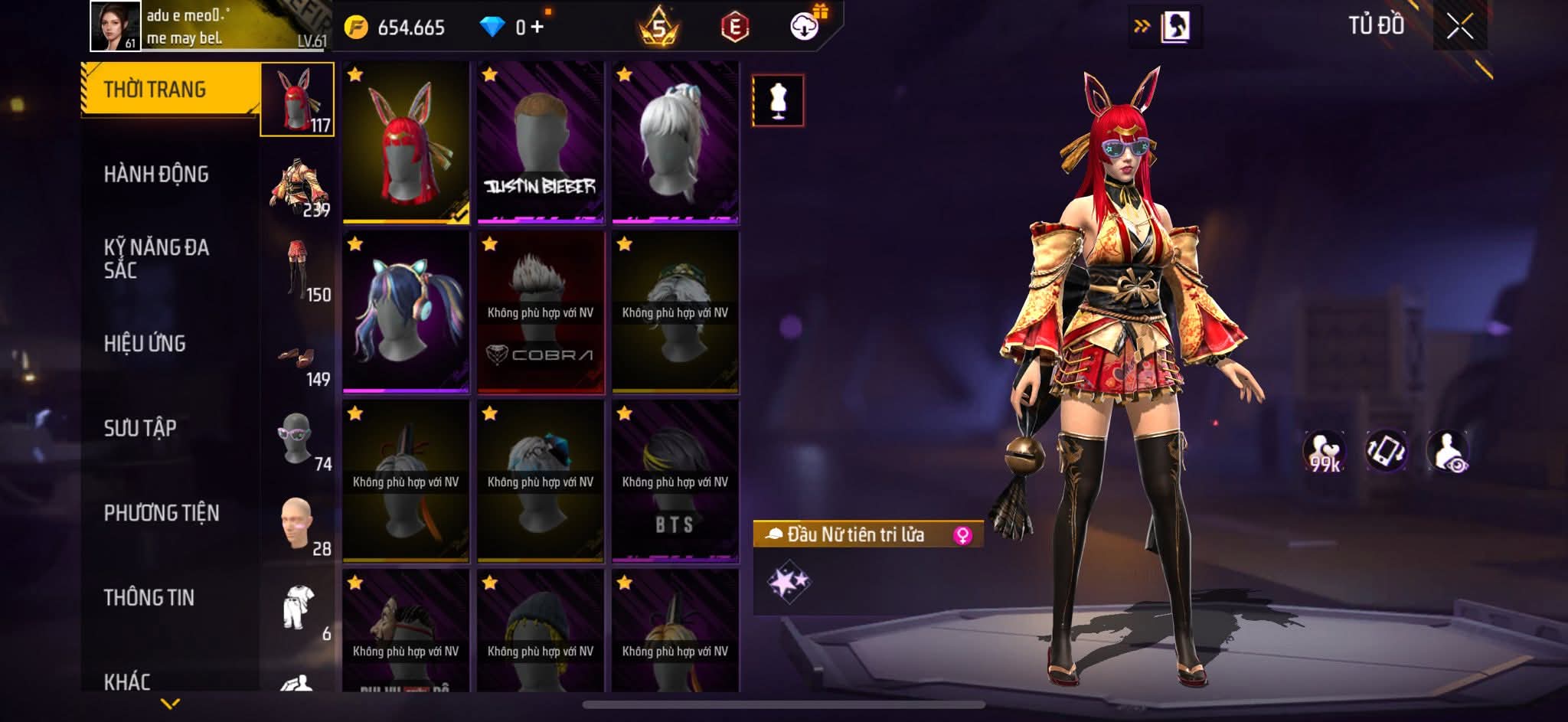Equip the blue pigtails with cat headphones

[x=406, y=312]
